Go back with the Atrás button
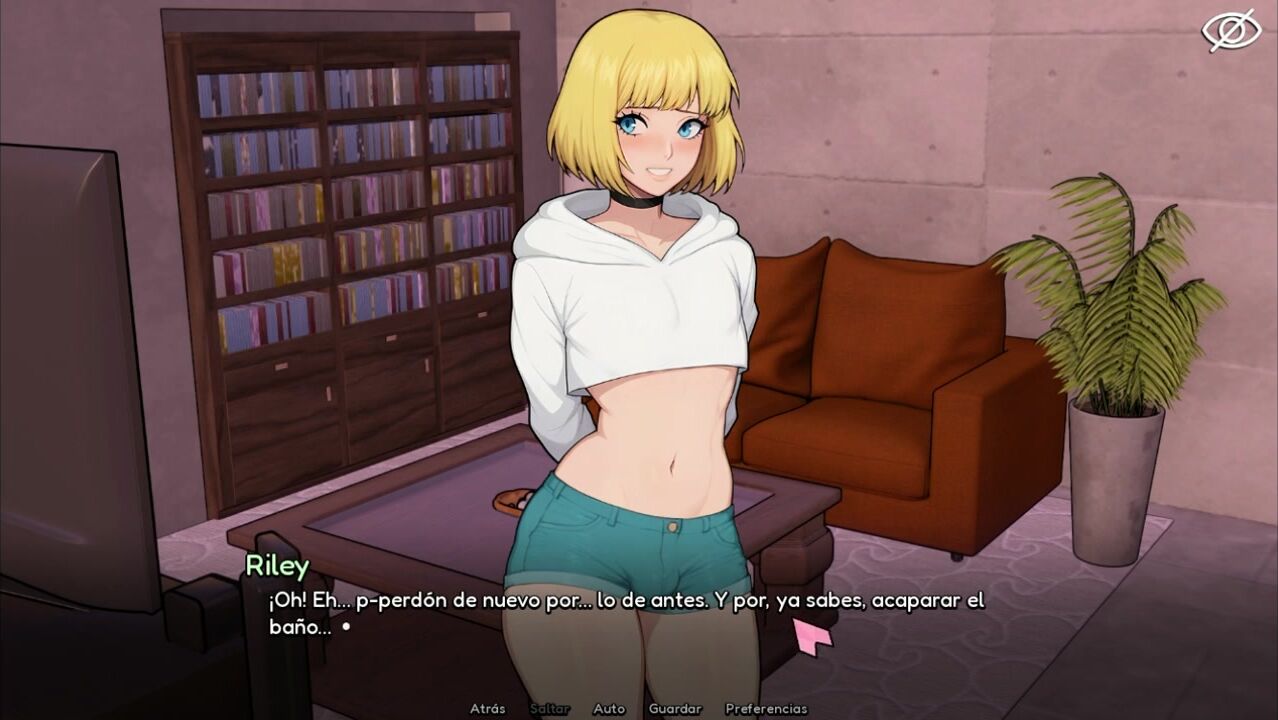1278x720 pixels. 487,708
